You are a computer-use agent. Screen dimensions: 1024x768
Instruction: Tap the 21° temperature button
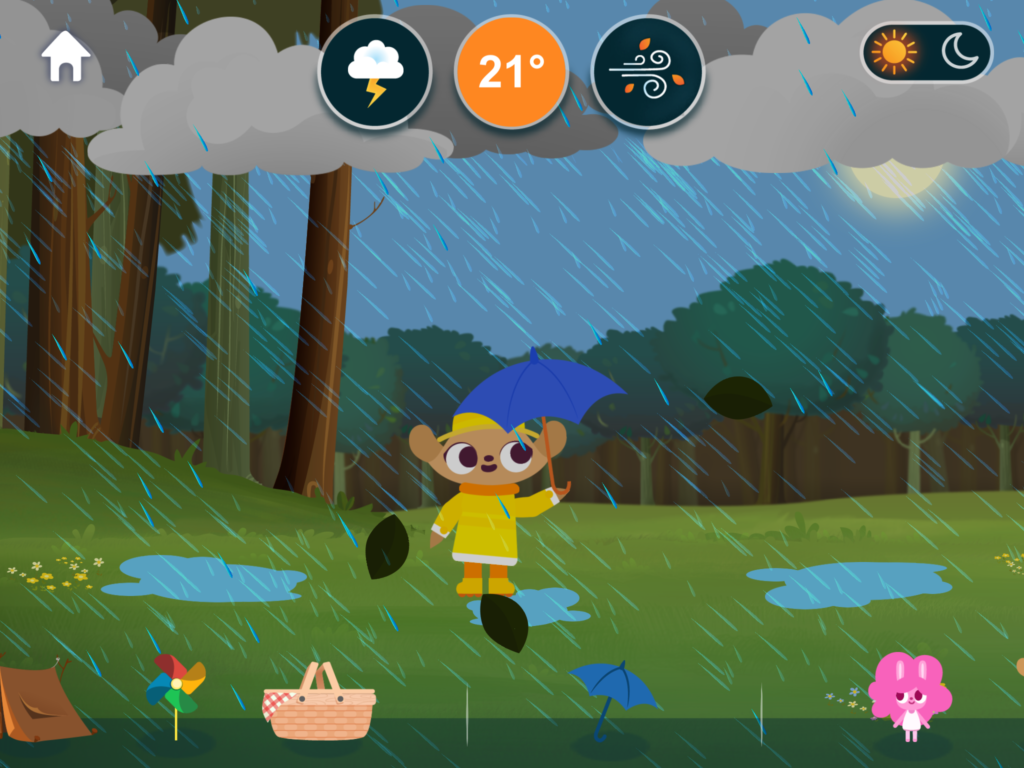(511, 73)
